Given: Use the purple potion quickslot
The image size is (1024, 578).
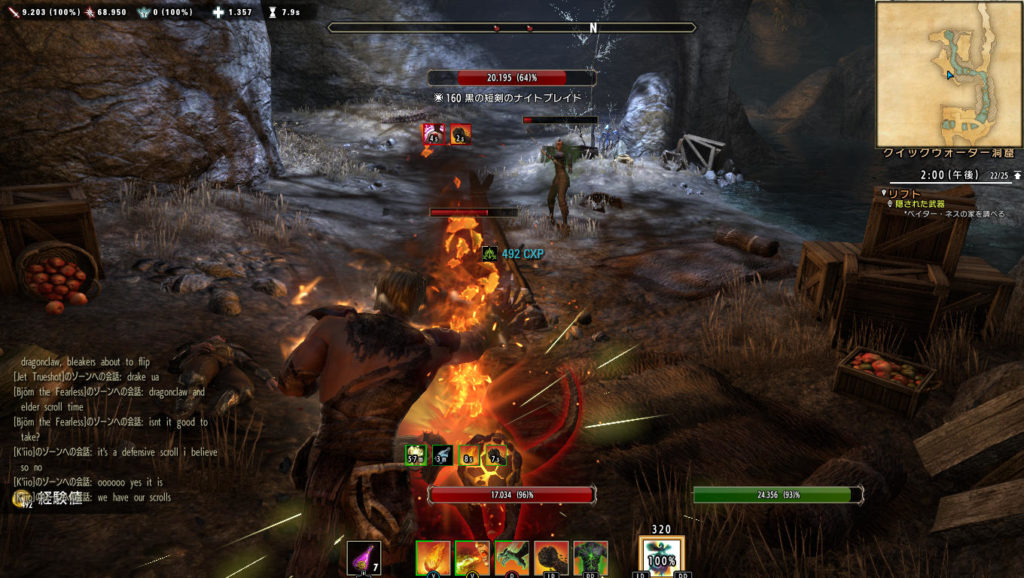Looking at the screenshot, I should 363,557.
